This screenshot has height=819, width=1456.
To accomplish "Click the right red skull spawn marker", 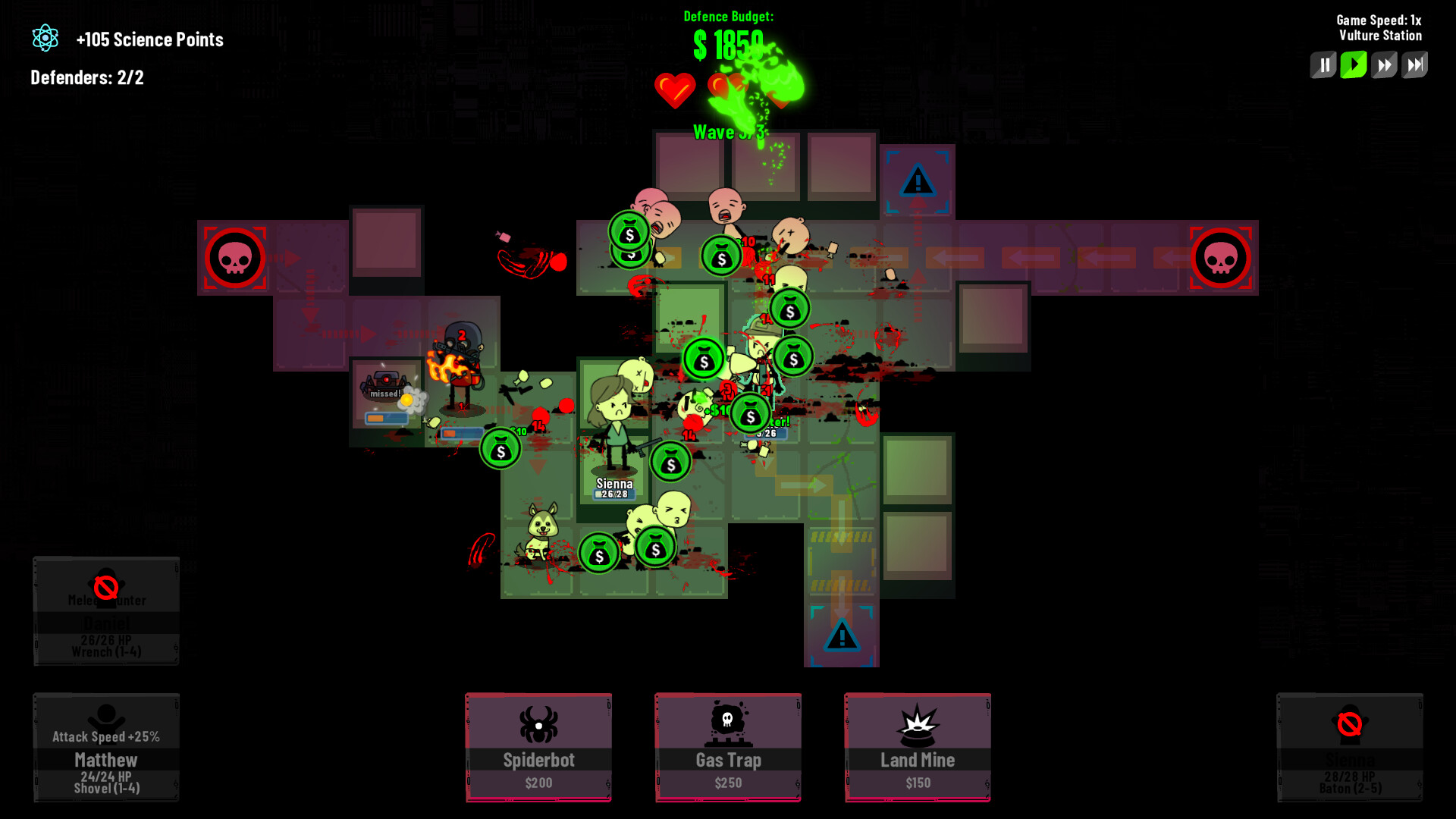I will pyautogui.click(x=1222, y=258).
